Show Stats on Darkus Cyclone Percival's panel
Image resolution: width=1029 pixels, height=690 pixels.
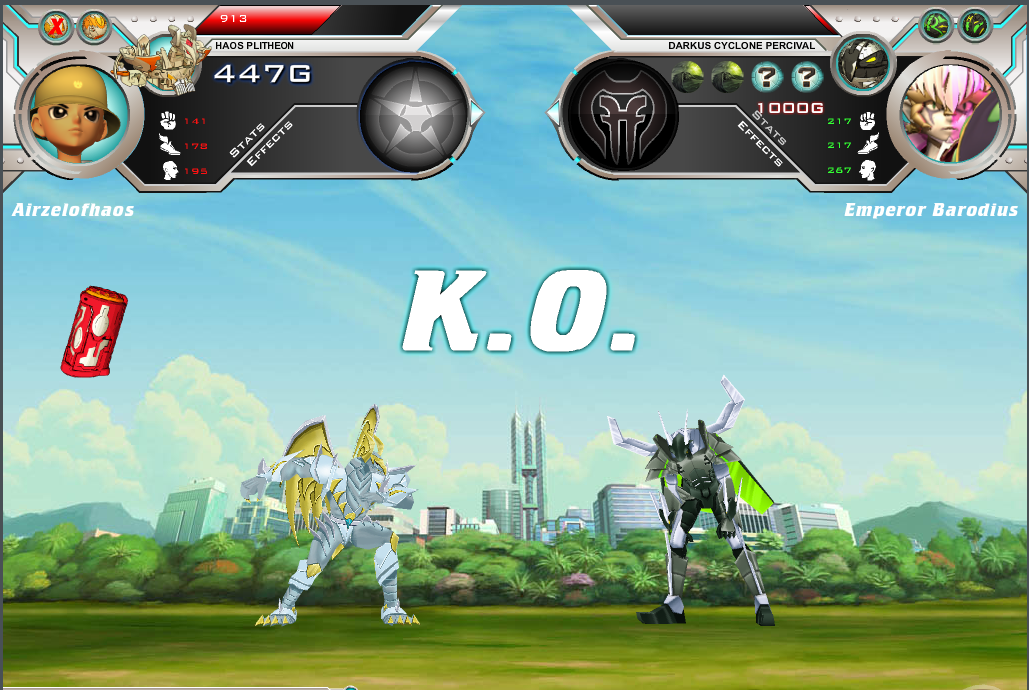771,128
